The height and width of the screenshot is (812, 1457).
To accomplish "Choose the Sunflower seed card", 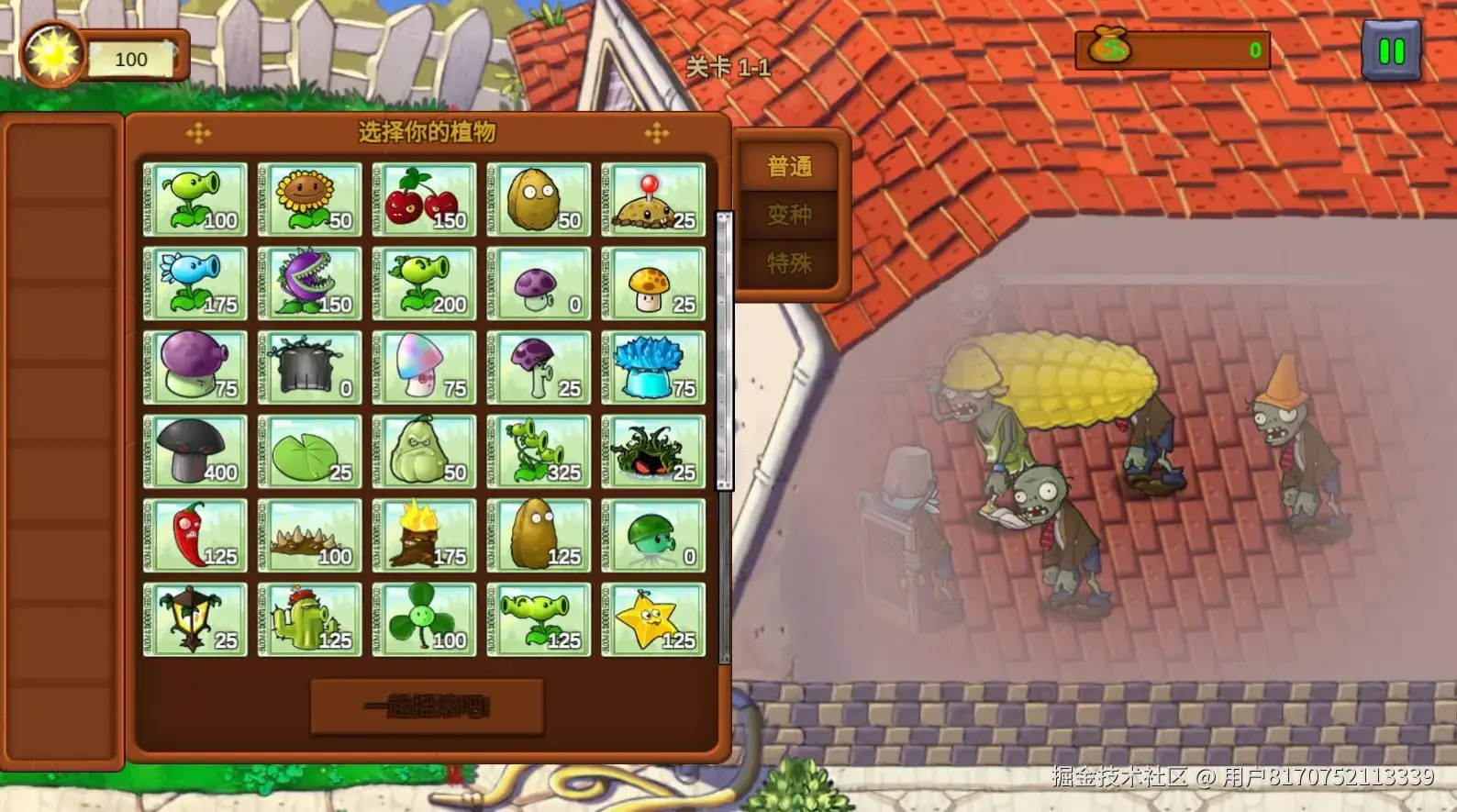I will (x=309, y=200).
